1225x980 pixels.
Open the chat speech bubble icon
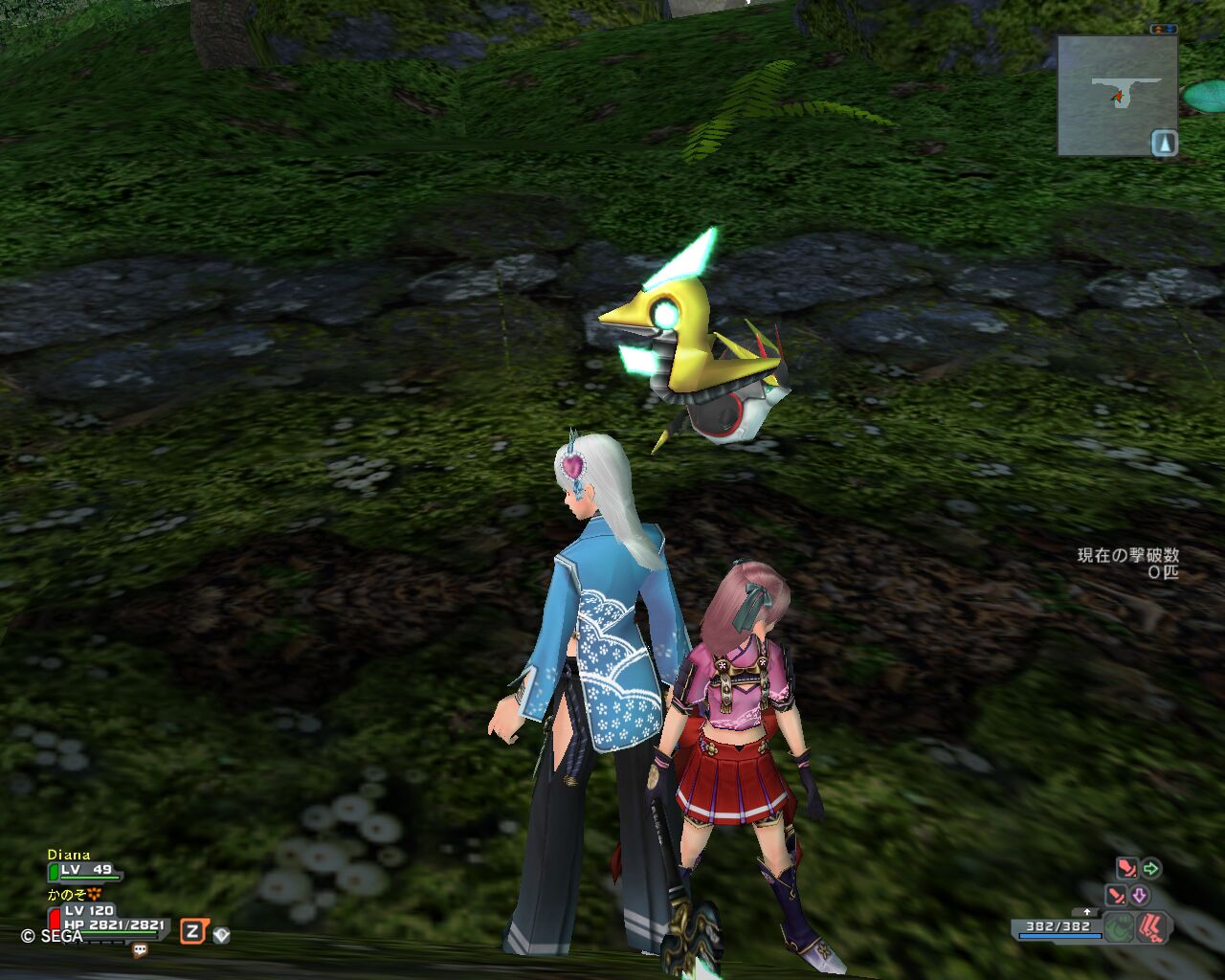coord(140,950)
